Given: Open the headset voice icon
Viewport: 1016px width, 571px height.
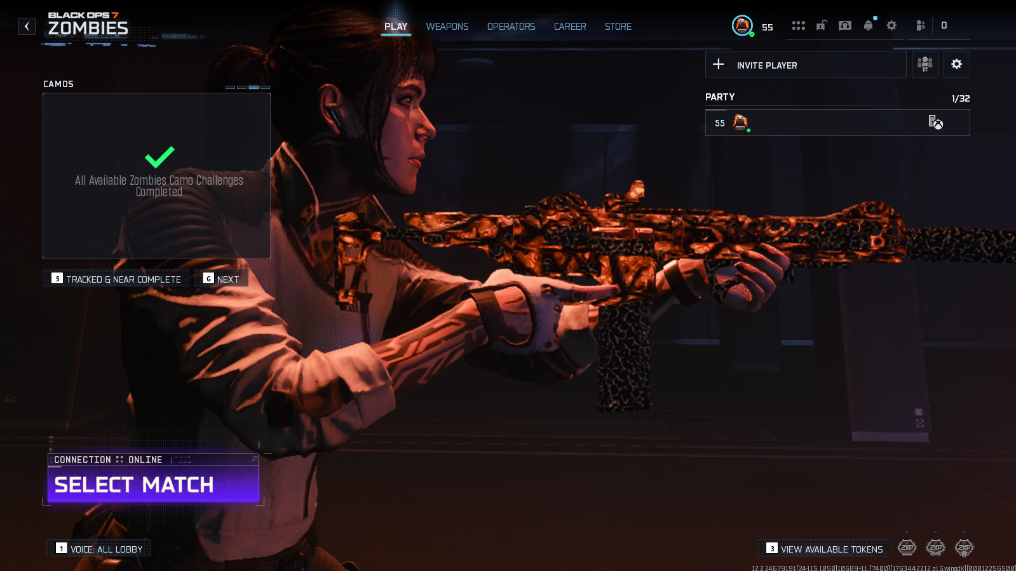Looking at the screenshot, I should pyautogui.click(x=845, y=26).
